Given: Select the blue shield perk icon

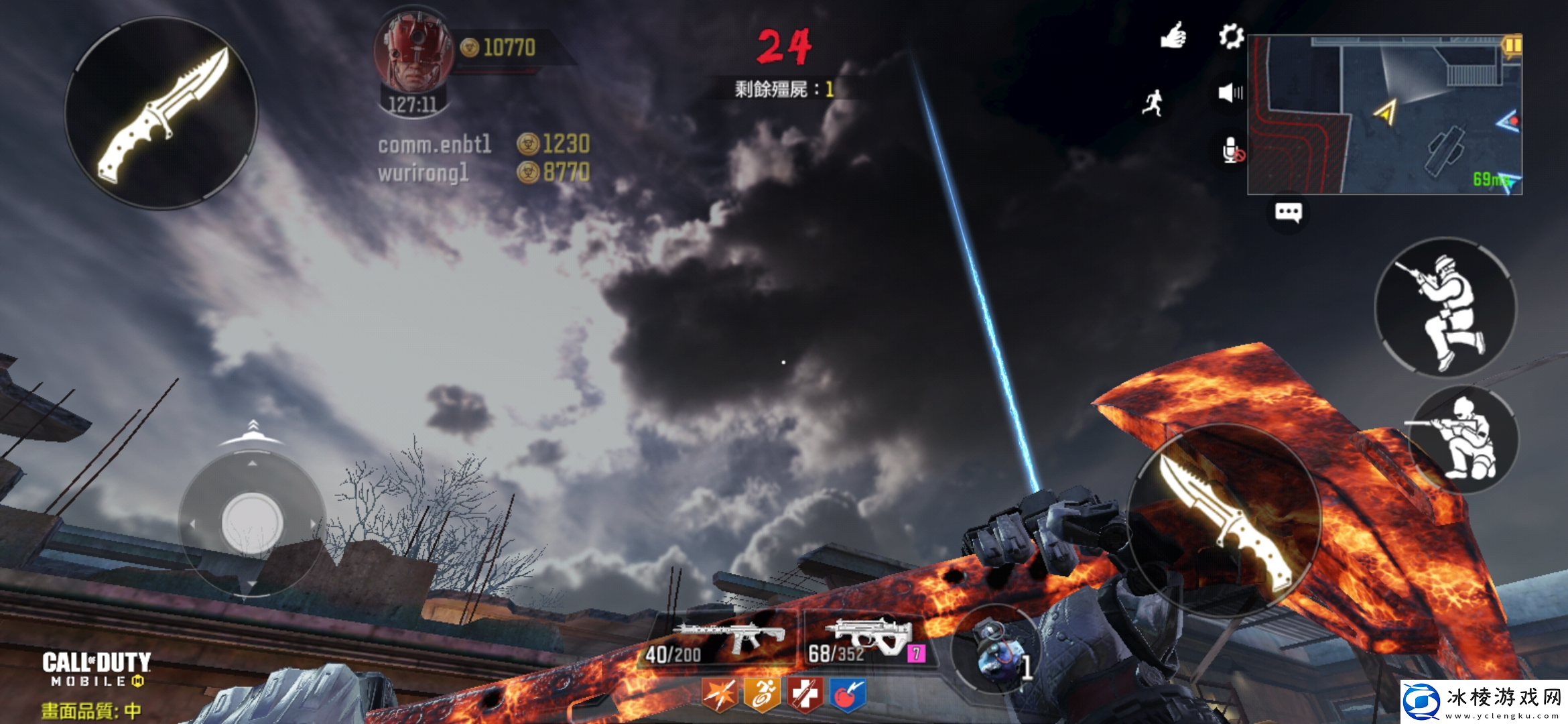Looking at the screenshot, I should tap(848, 695).
